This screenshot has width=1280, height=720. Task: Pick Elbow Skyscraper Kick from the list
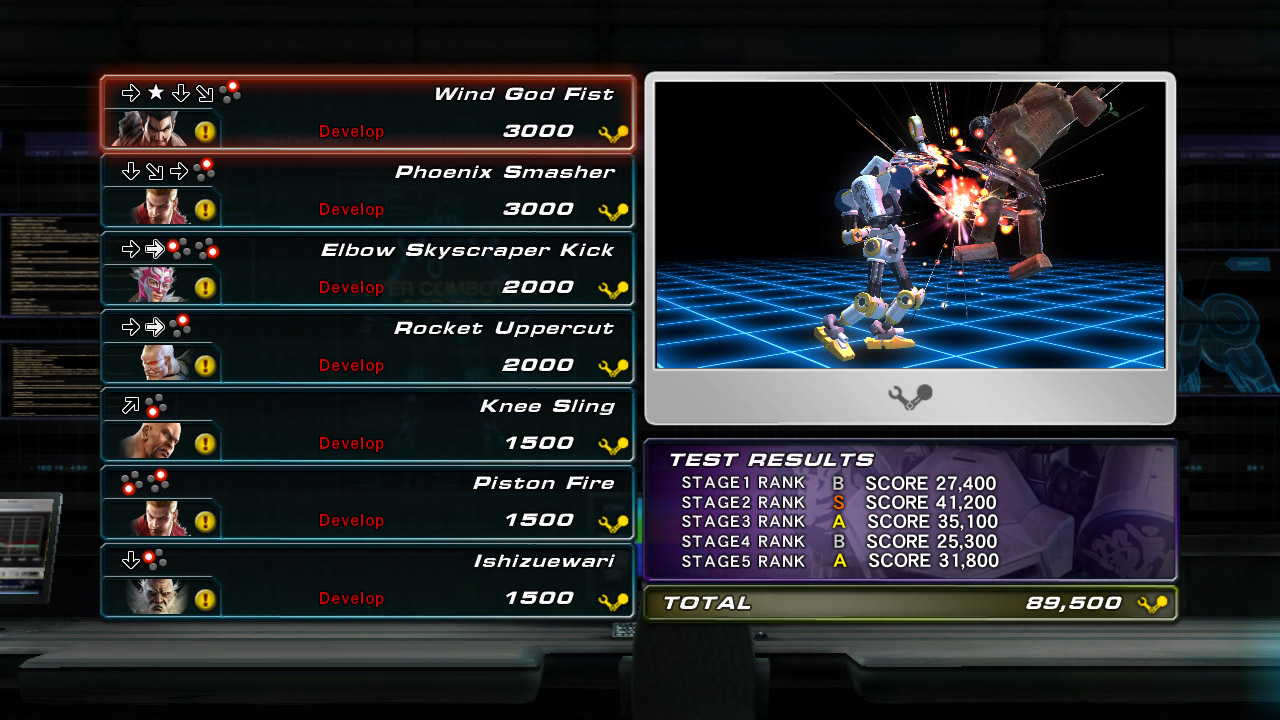coord(467,250)
